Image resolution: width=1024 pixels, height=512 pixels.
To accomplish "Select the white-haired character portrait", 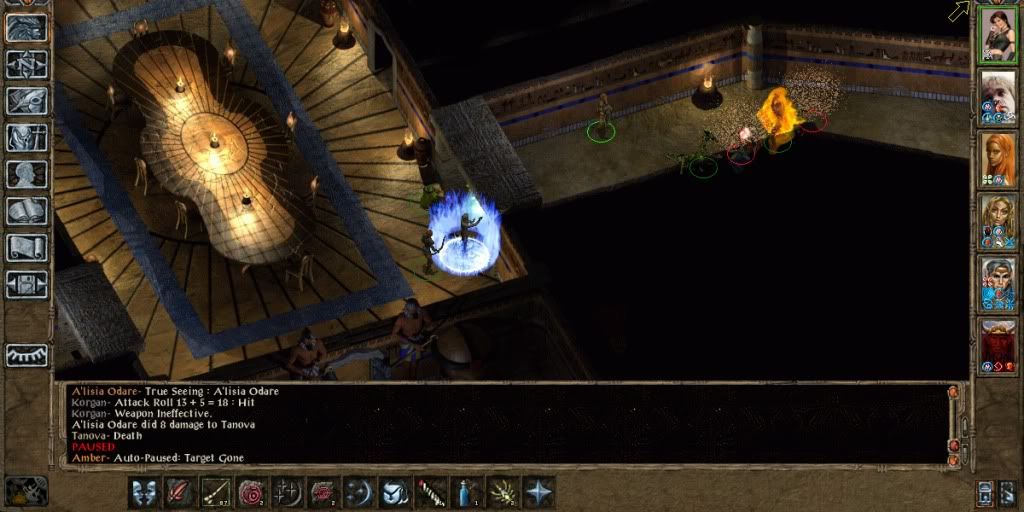I will [x=997, y=97].
